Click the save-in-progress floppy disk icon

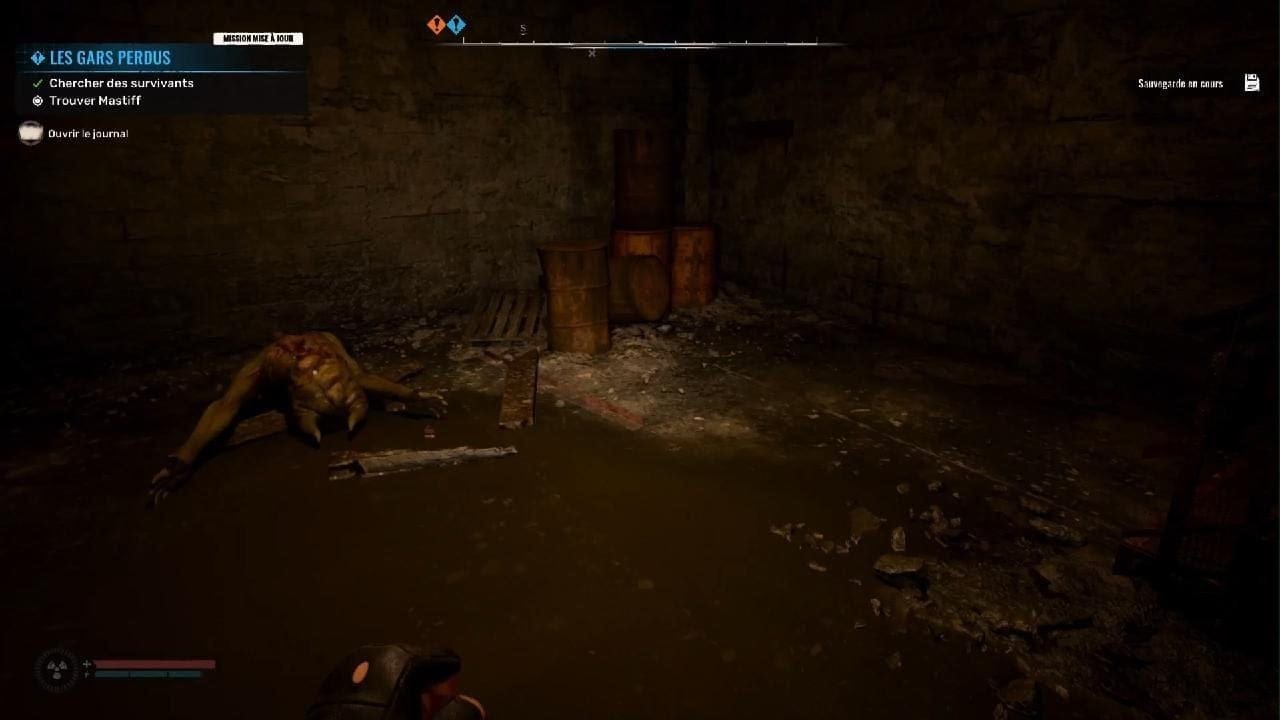point(1252,83)
